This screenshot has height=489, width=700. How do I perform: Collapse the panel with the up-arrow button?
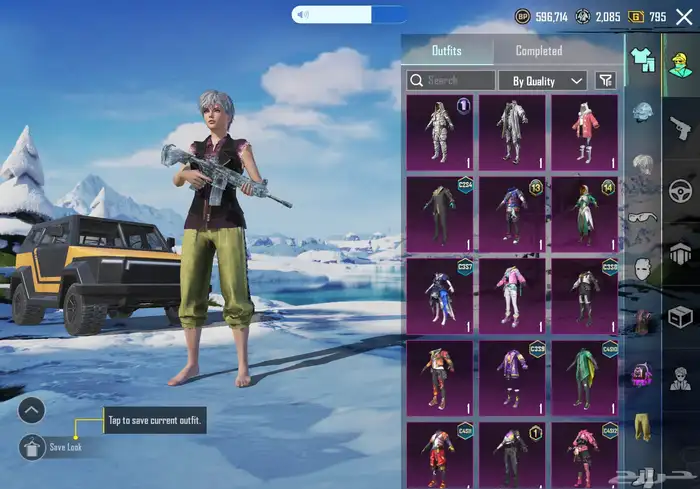pyautogui.click(x=32, y=409)
